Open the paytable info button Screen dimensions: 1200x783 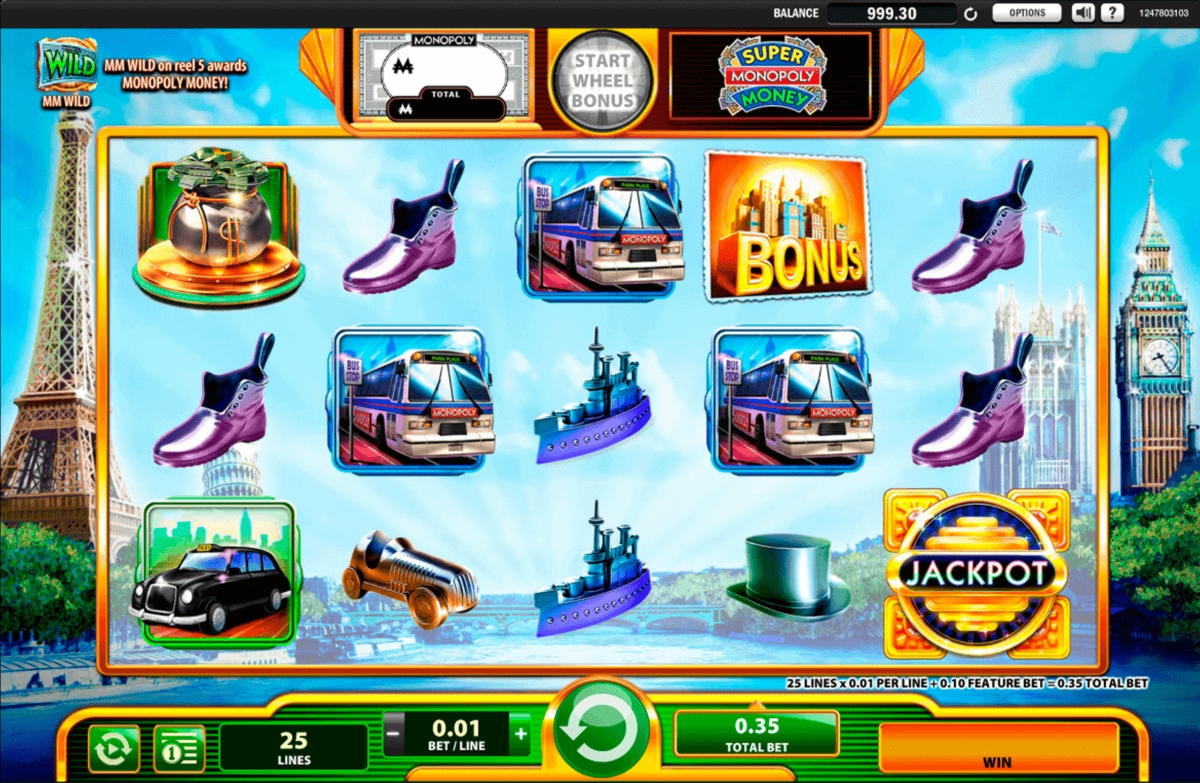(x=179, y=747)
